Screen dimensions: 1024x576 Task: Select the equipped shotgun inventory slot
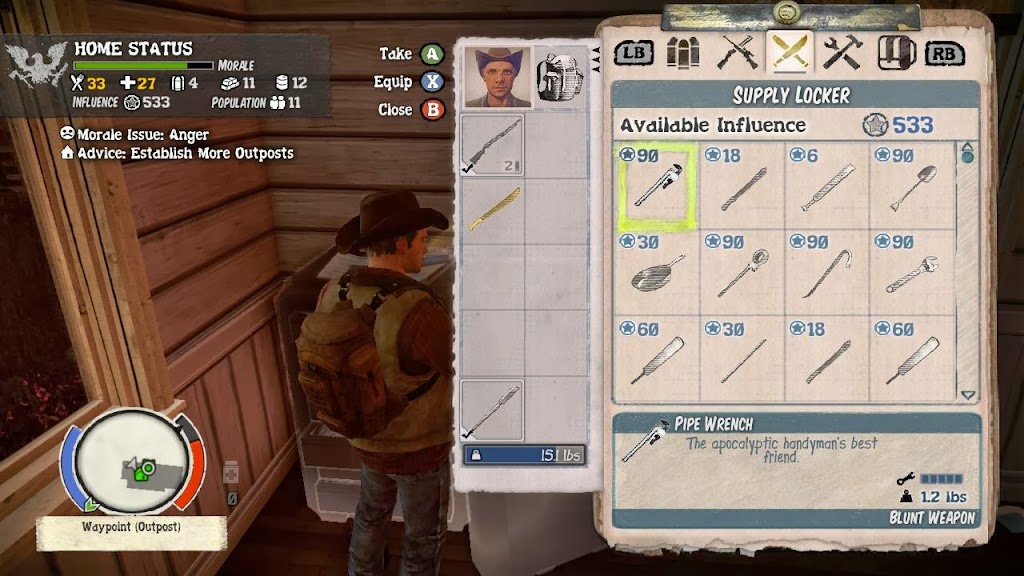[x=492, y=145]
